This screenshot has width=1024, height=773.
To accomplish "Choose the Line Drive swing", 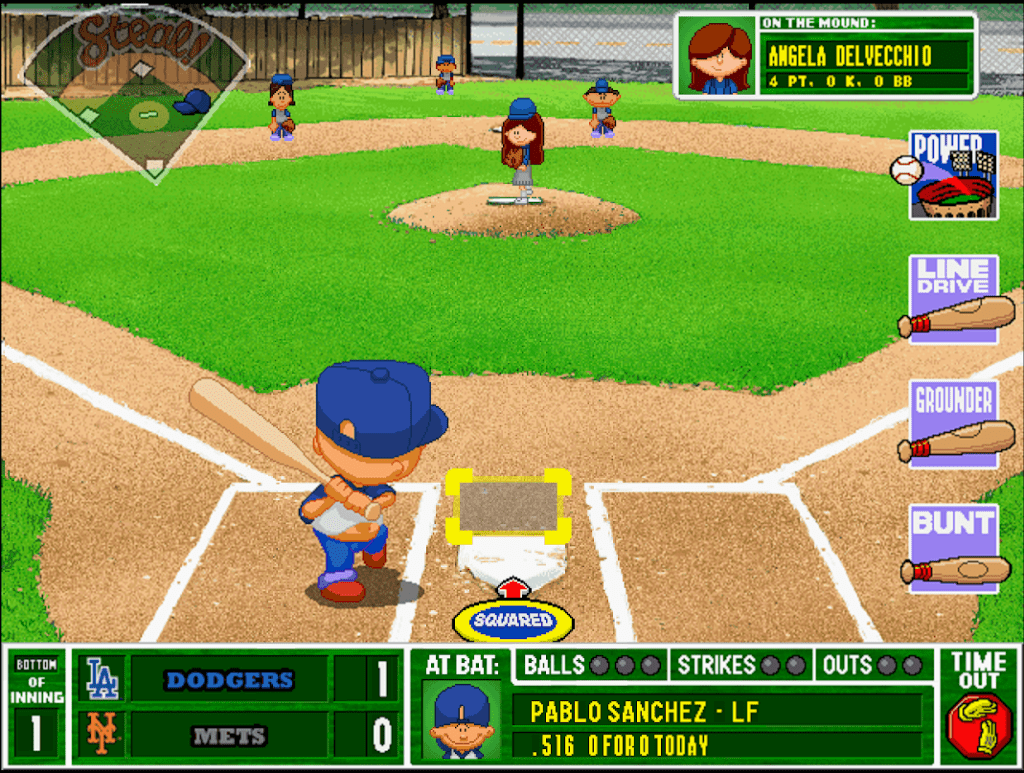I will click(953, 300).
